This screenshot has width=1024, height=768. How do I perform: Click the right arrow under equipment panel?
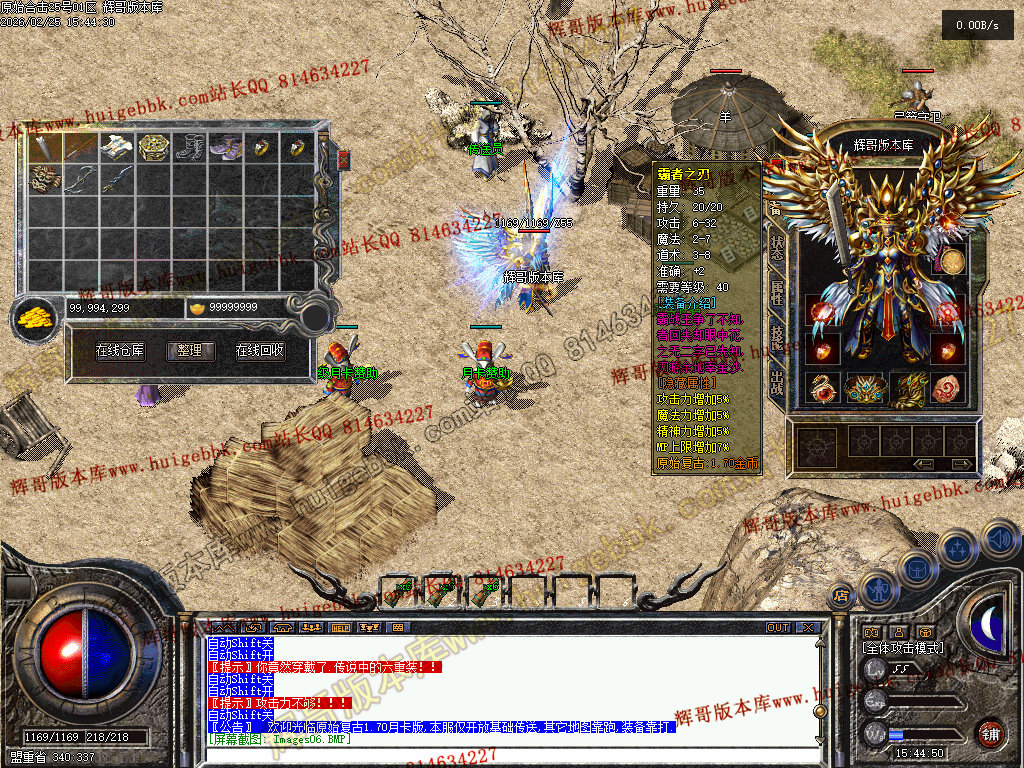(x=962, y=464)
